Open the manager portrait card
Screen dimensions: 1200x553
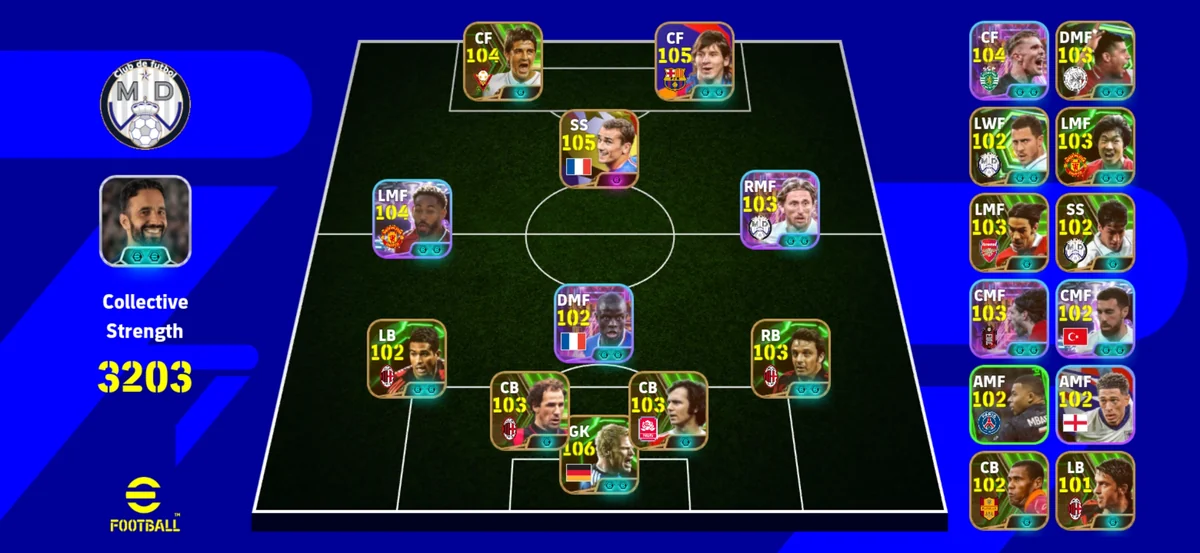click(x=145, y=221)
